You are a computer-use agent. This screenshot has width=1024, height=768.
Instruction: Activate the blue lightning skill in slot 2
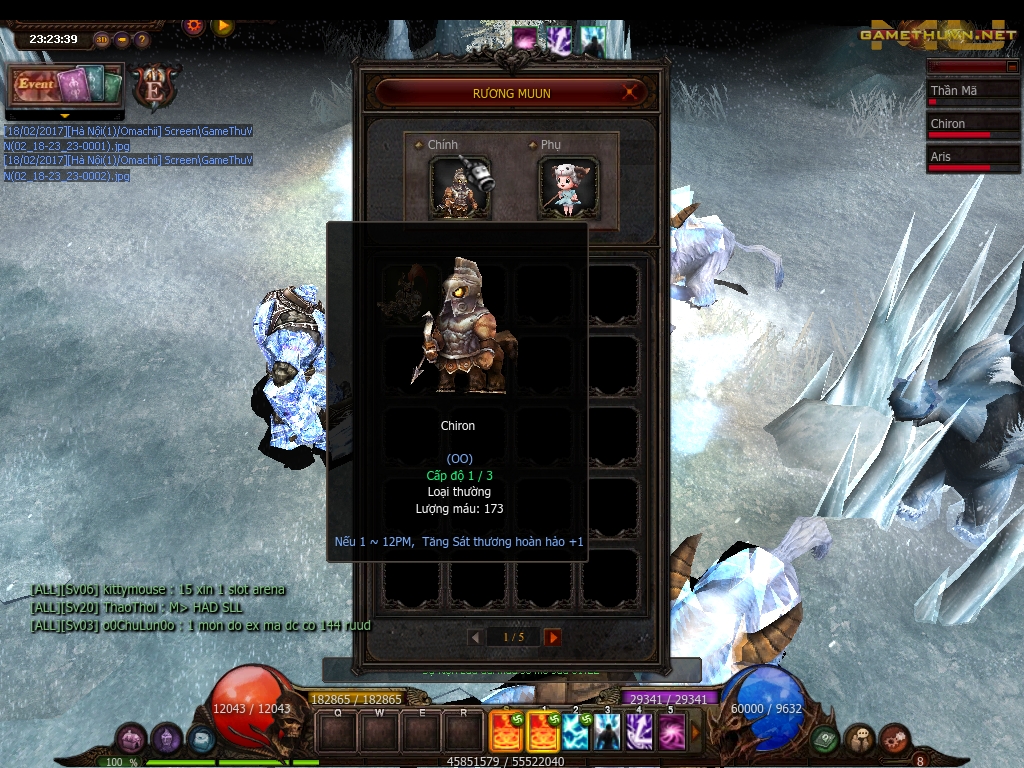[x=576, y=733]
